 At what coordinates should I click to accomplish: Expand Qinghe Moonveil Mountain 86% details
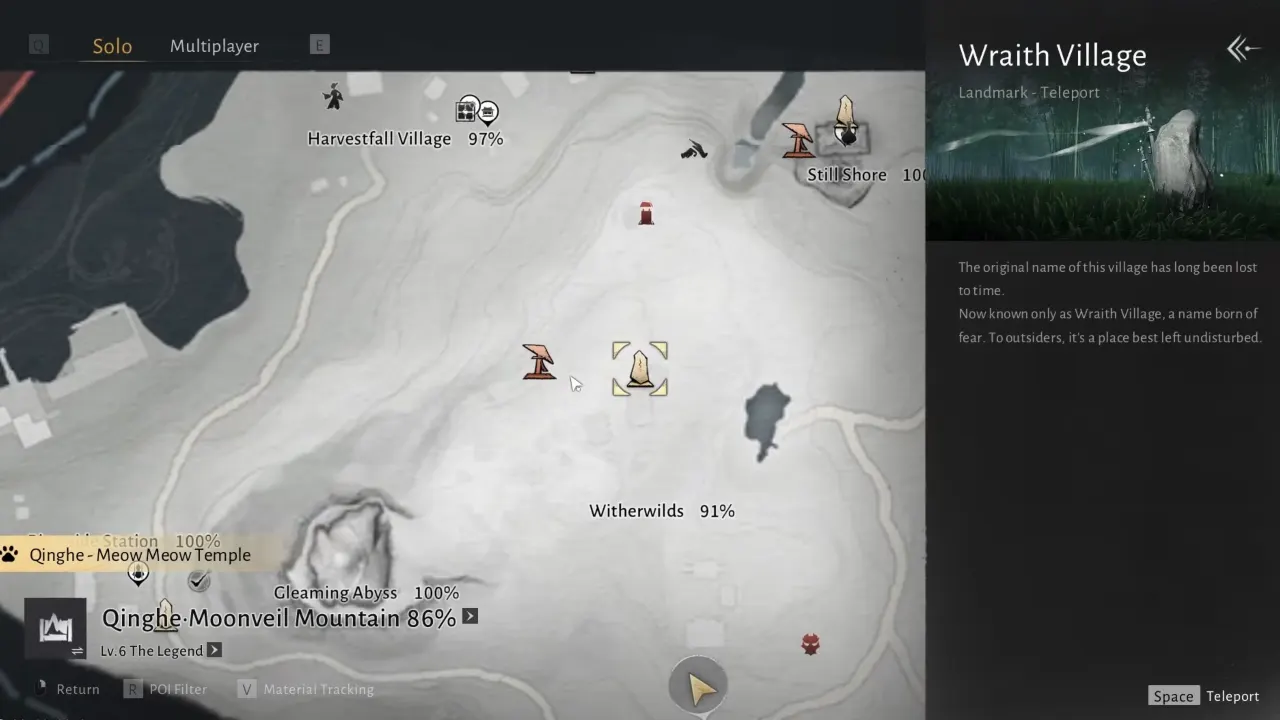click(469, 617)
